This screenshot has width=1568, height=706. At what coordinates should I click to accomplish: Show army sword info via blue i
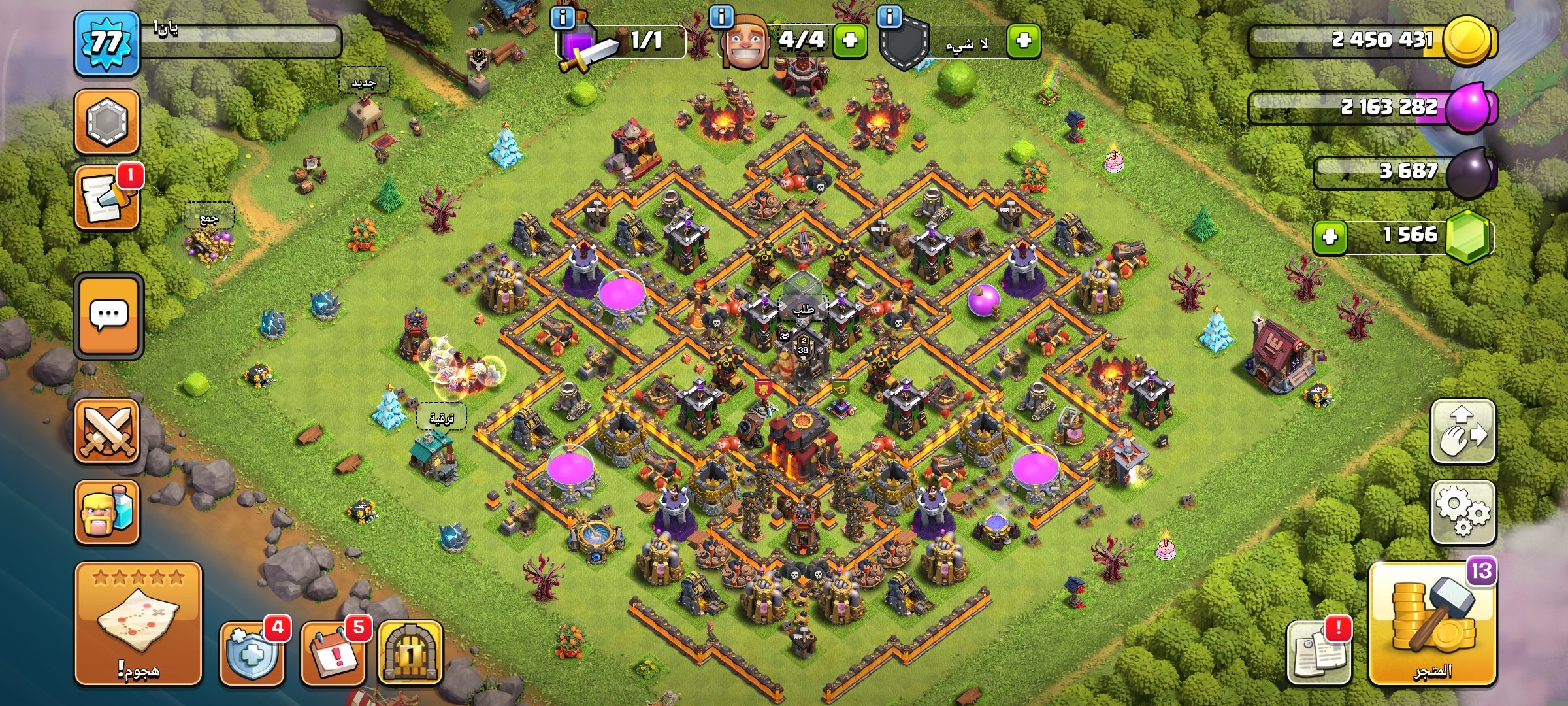coord(563,17)
